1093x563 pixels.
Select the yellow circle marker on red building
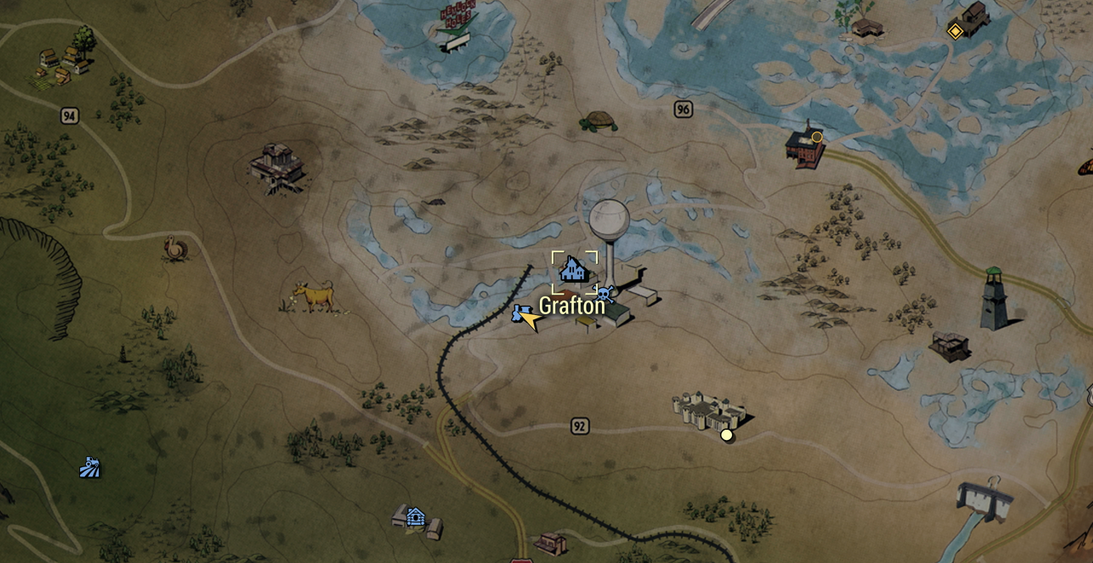(x=817, y=137)
